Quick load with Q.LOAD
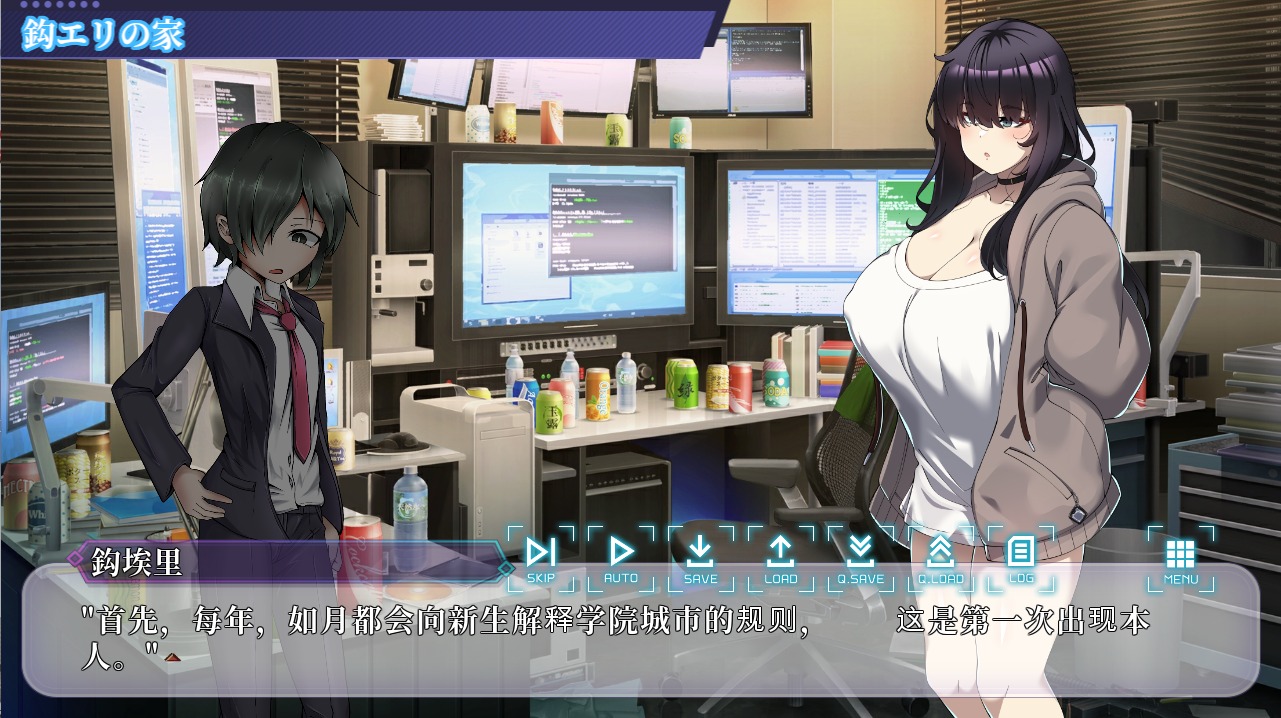 940,558
